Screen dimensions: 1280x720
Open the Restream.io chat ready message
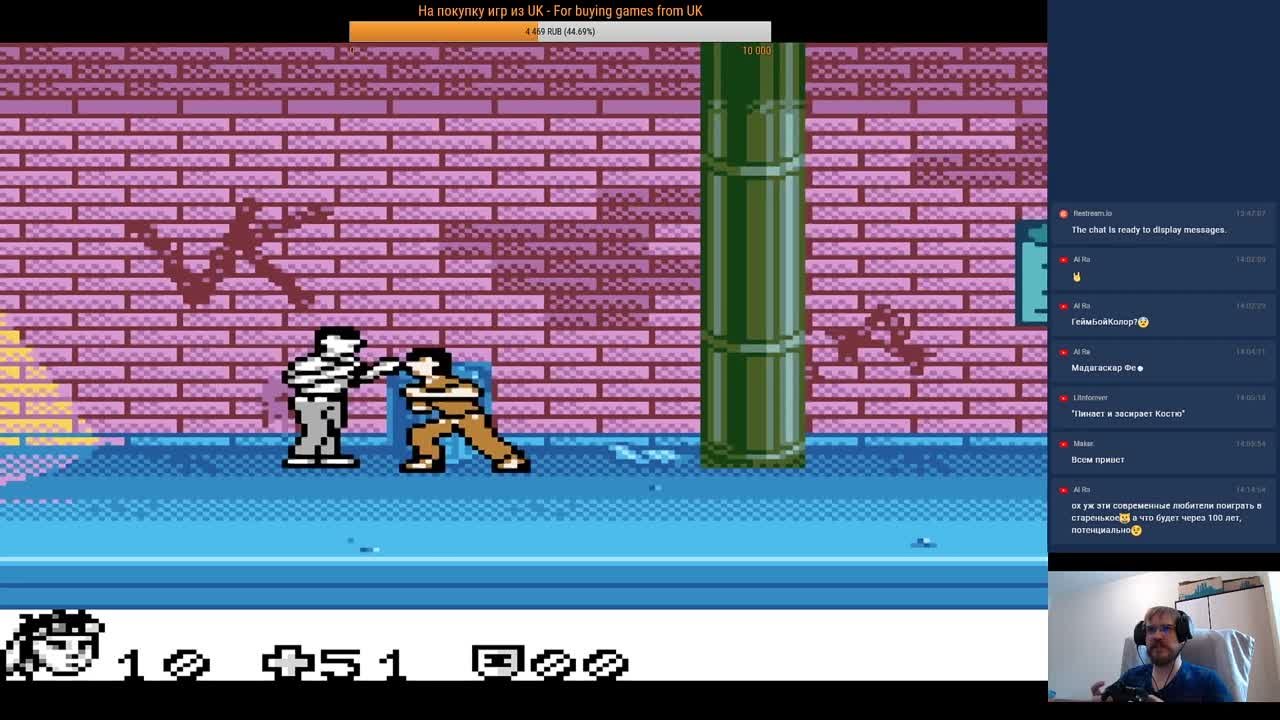pos(1148,230)
